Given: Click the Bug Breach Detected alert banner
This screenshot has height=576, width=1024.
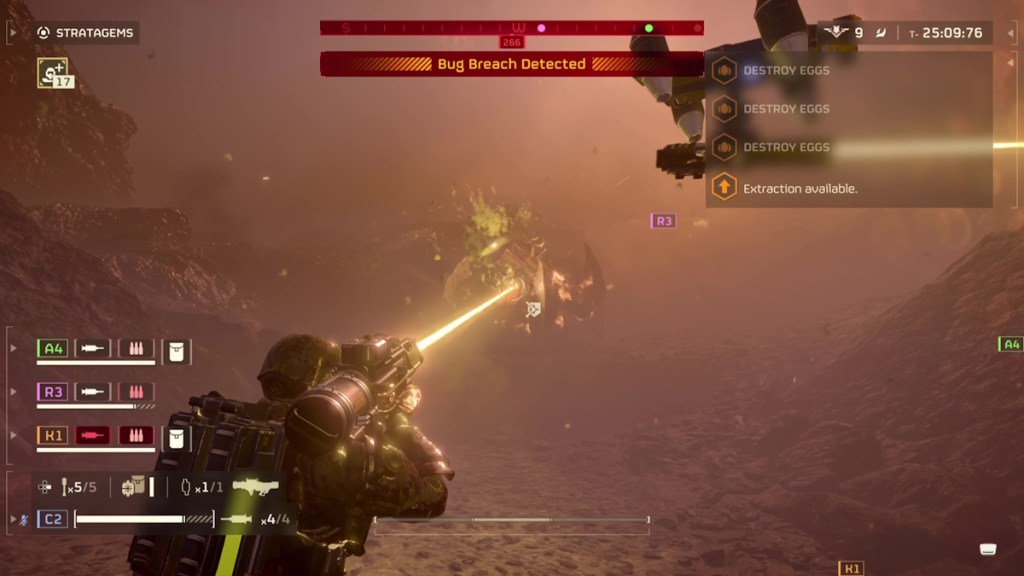Looking at the screenshot, I should 511,64.
